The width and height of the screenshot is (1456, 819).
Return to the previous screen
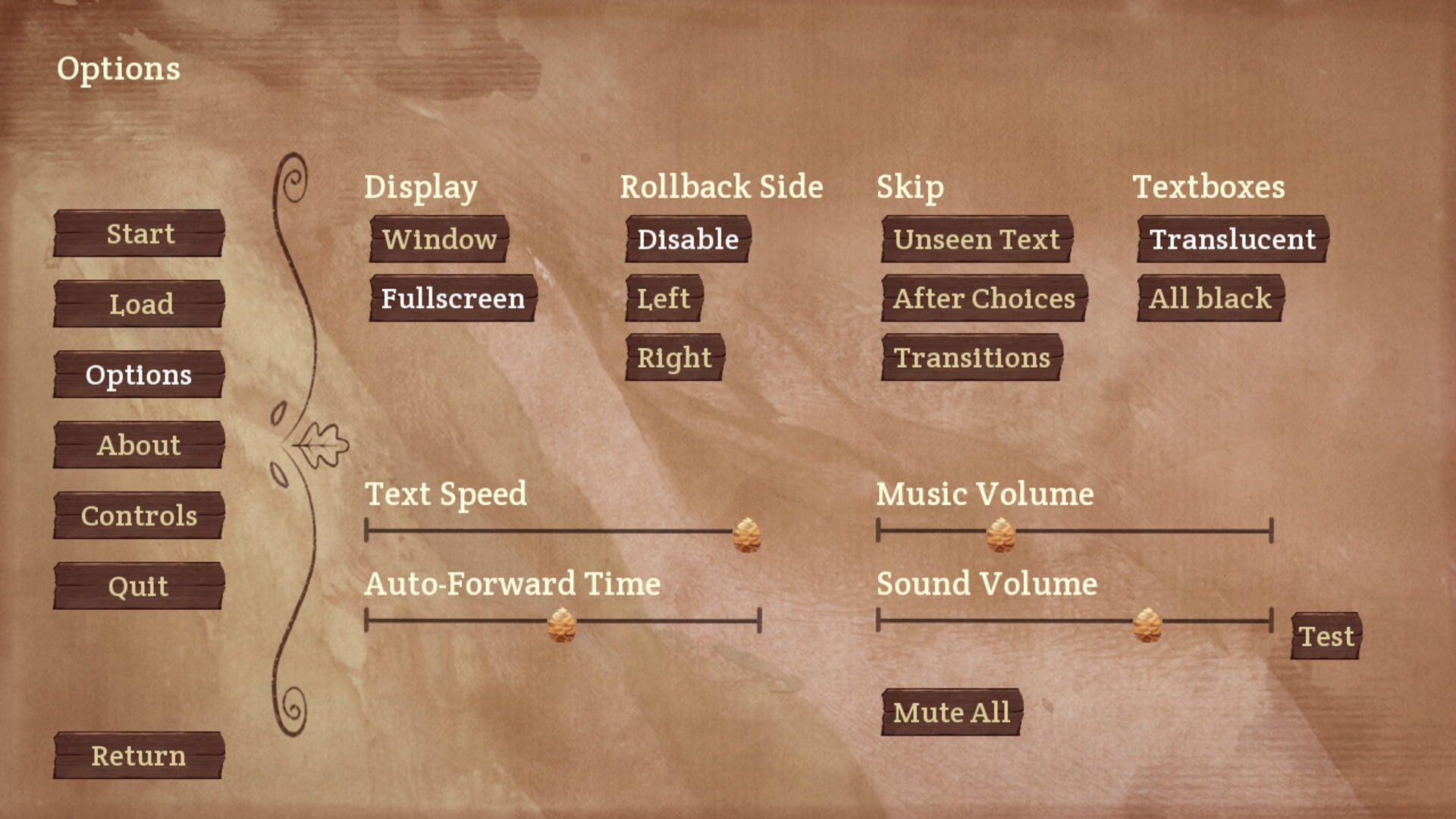[137, 755]
